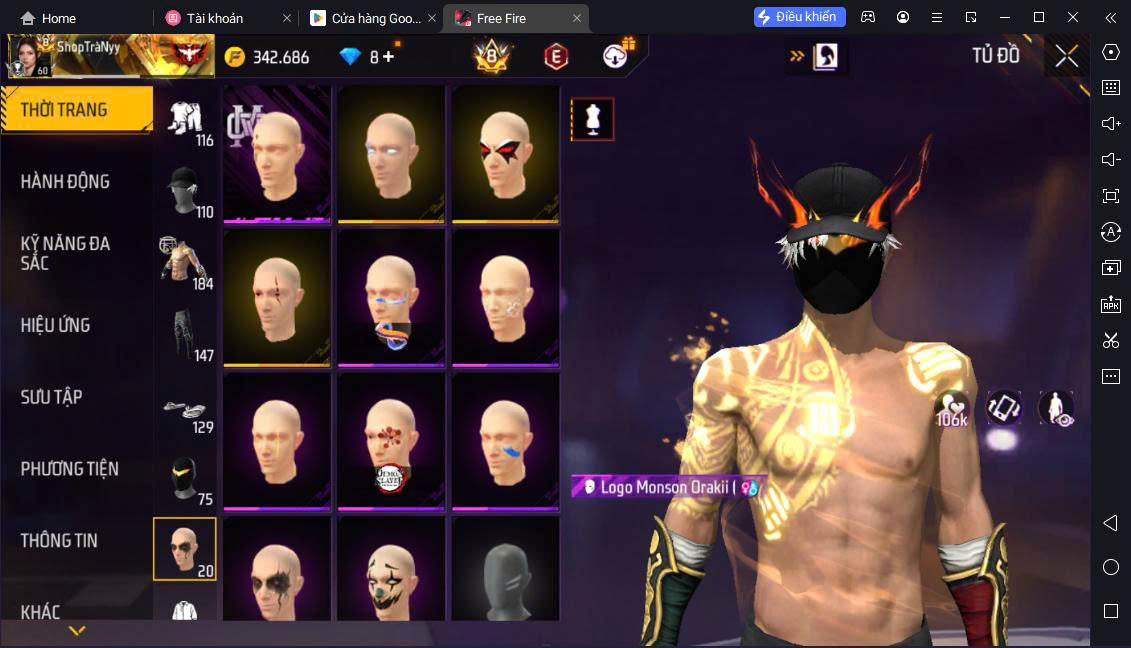This screenshot has width=1131, height=648.
Task: Select the red eye mask face paint
Action: click(x=505, y=154)
